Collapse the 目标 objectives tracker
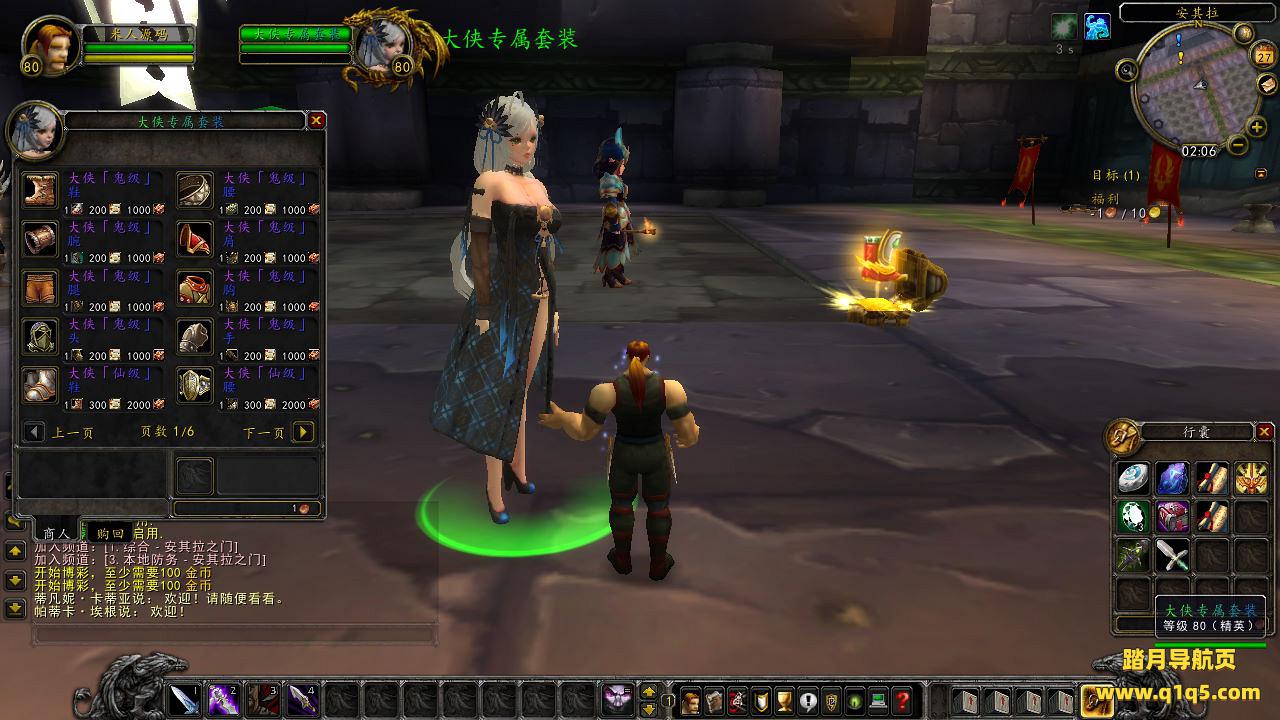The height and width of the screenshot is (720, 1280). (x=1261, y=173)
